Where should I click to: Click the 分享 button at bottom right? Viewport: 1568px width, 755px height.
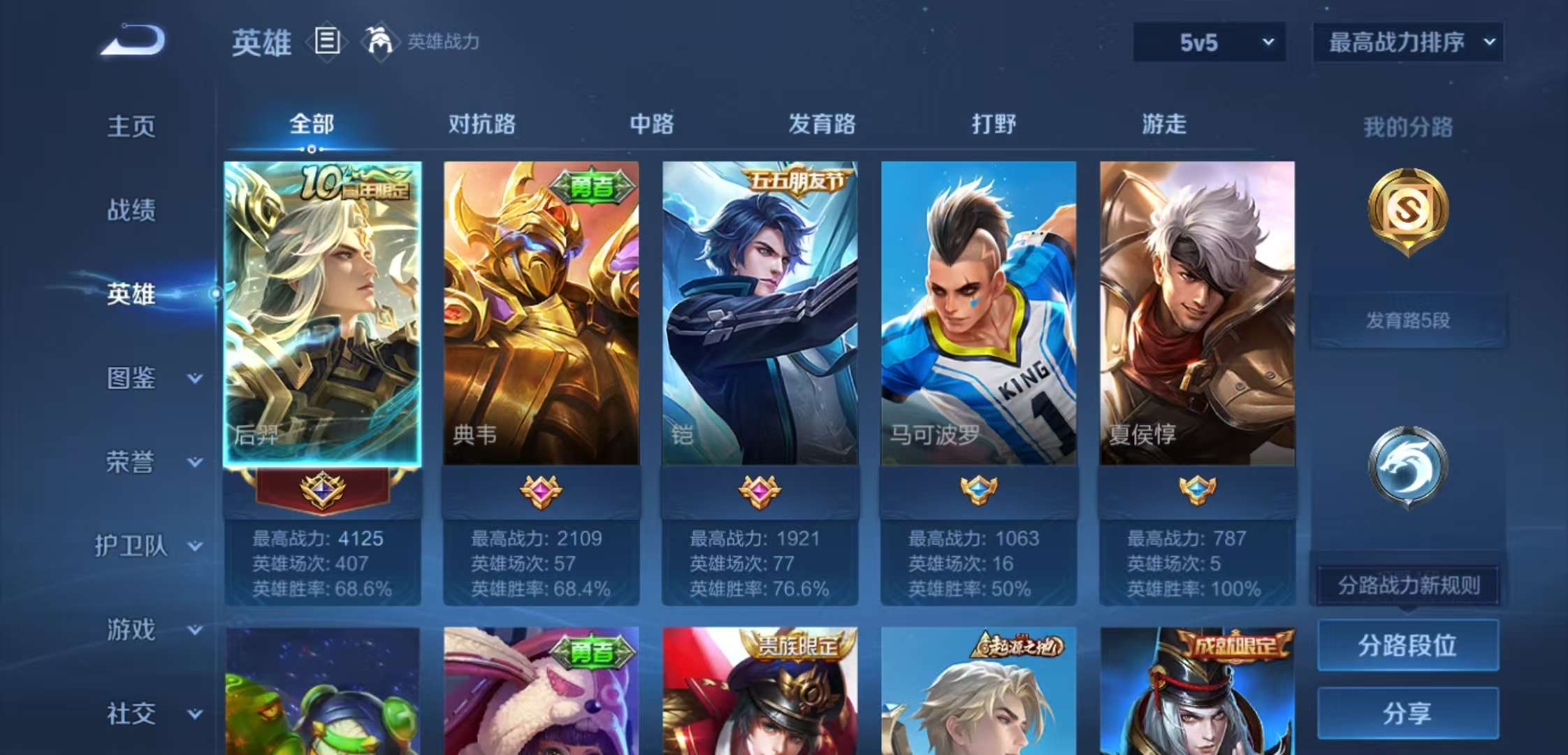(x=1407, y=713)
